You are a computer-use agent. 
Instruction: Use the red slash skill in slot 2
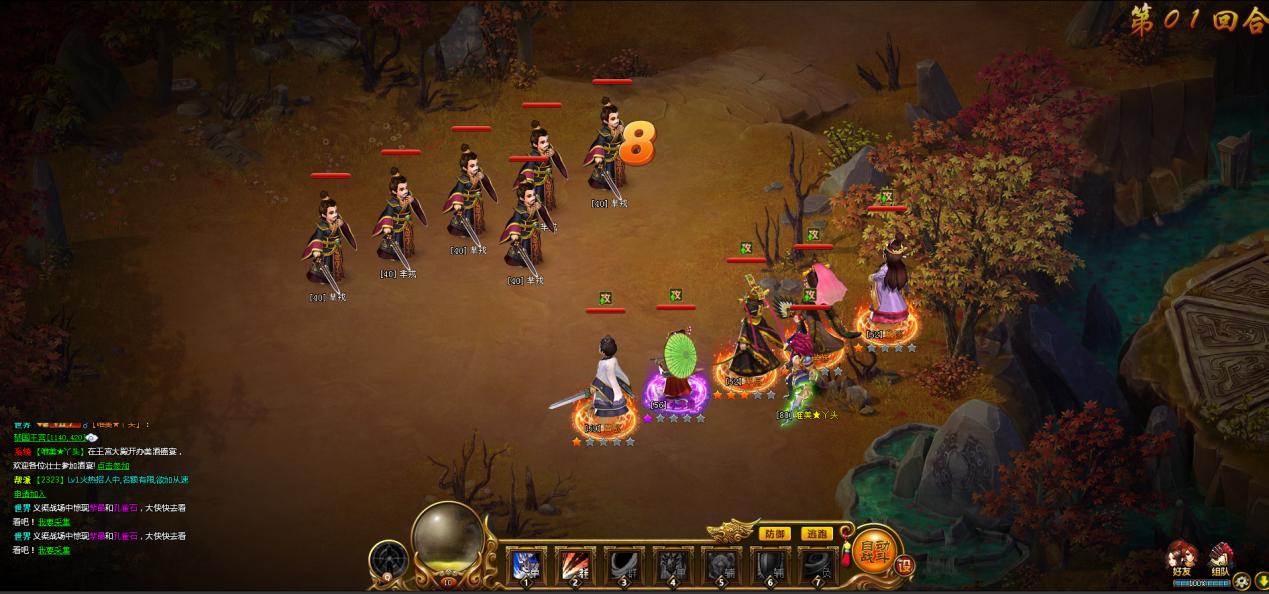tap(575, 566)
